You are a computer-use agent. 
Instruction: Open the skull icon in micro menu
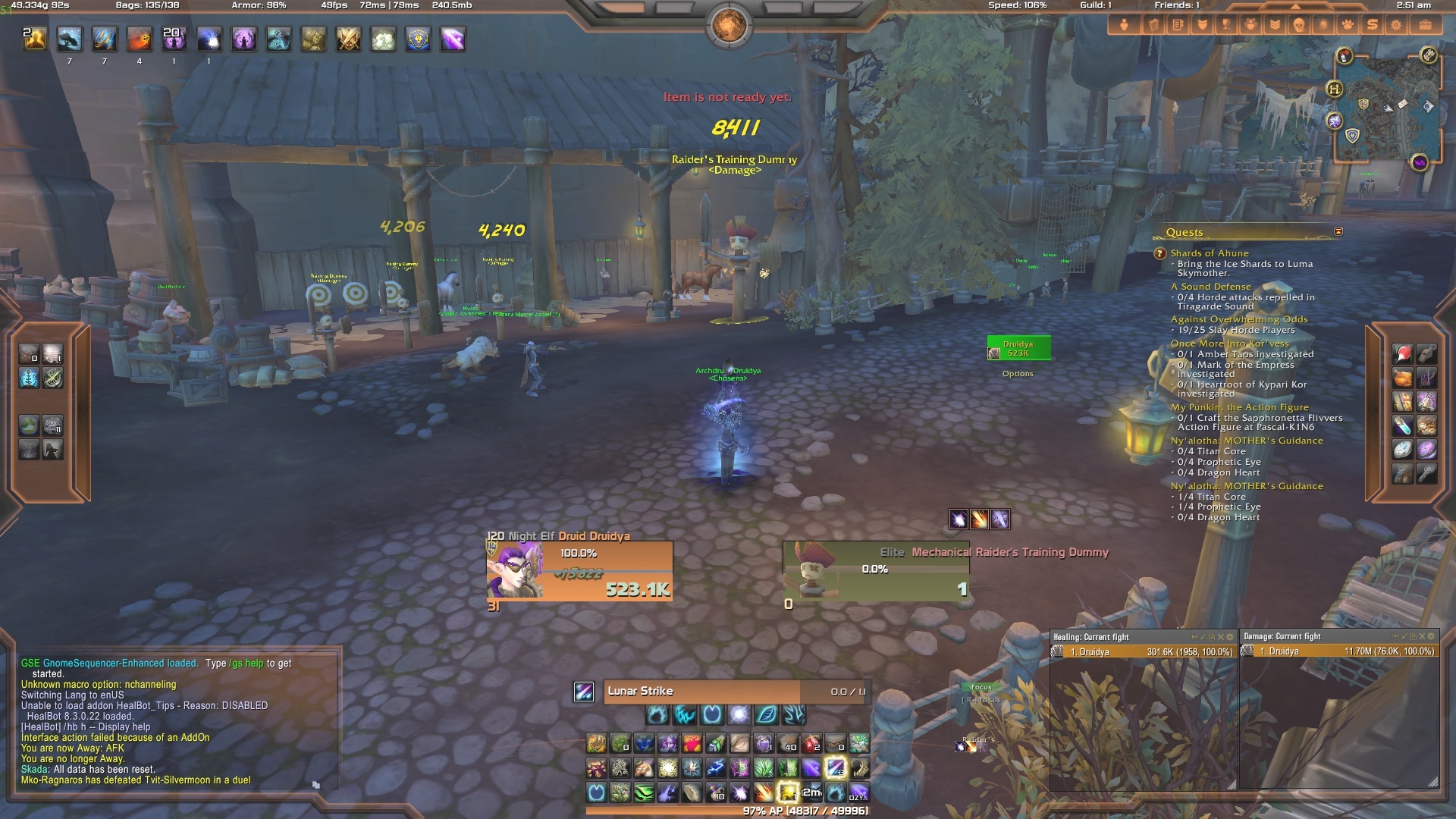point(1298,25)
